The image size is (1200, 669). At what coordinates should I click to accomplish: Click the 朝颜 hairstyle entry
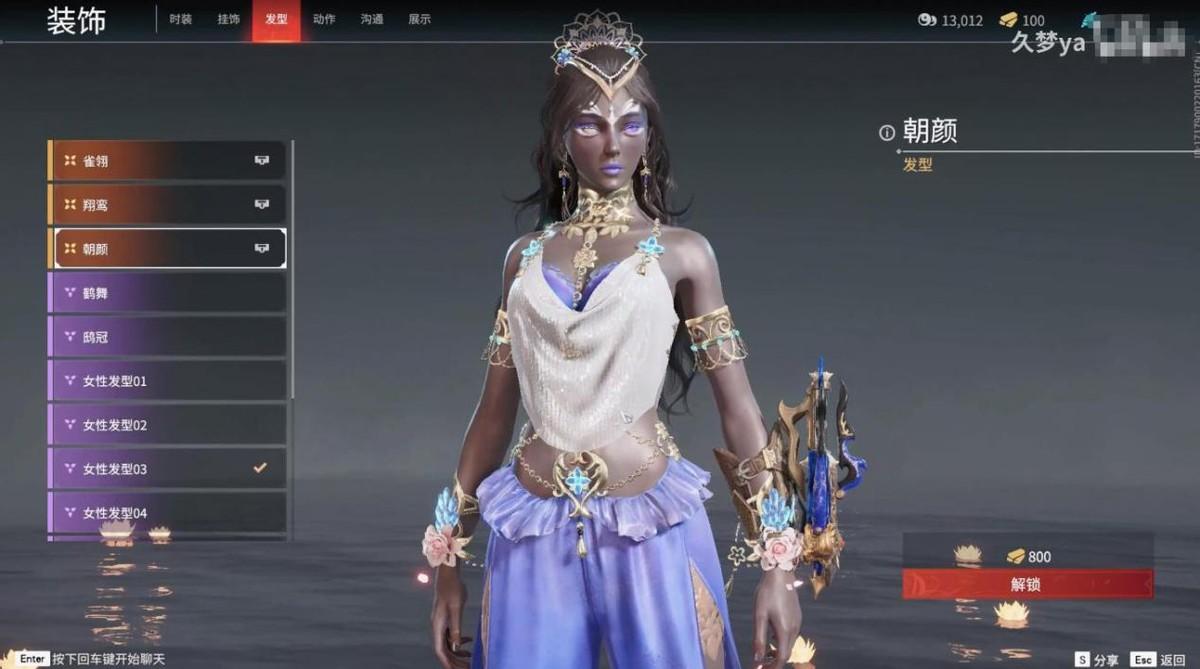point(167,248)
